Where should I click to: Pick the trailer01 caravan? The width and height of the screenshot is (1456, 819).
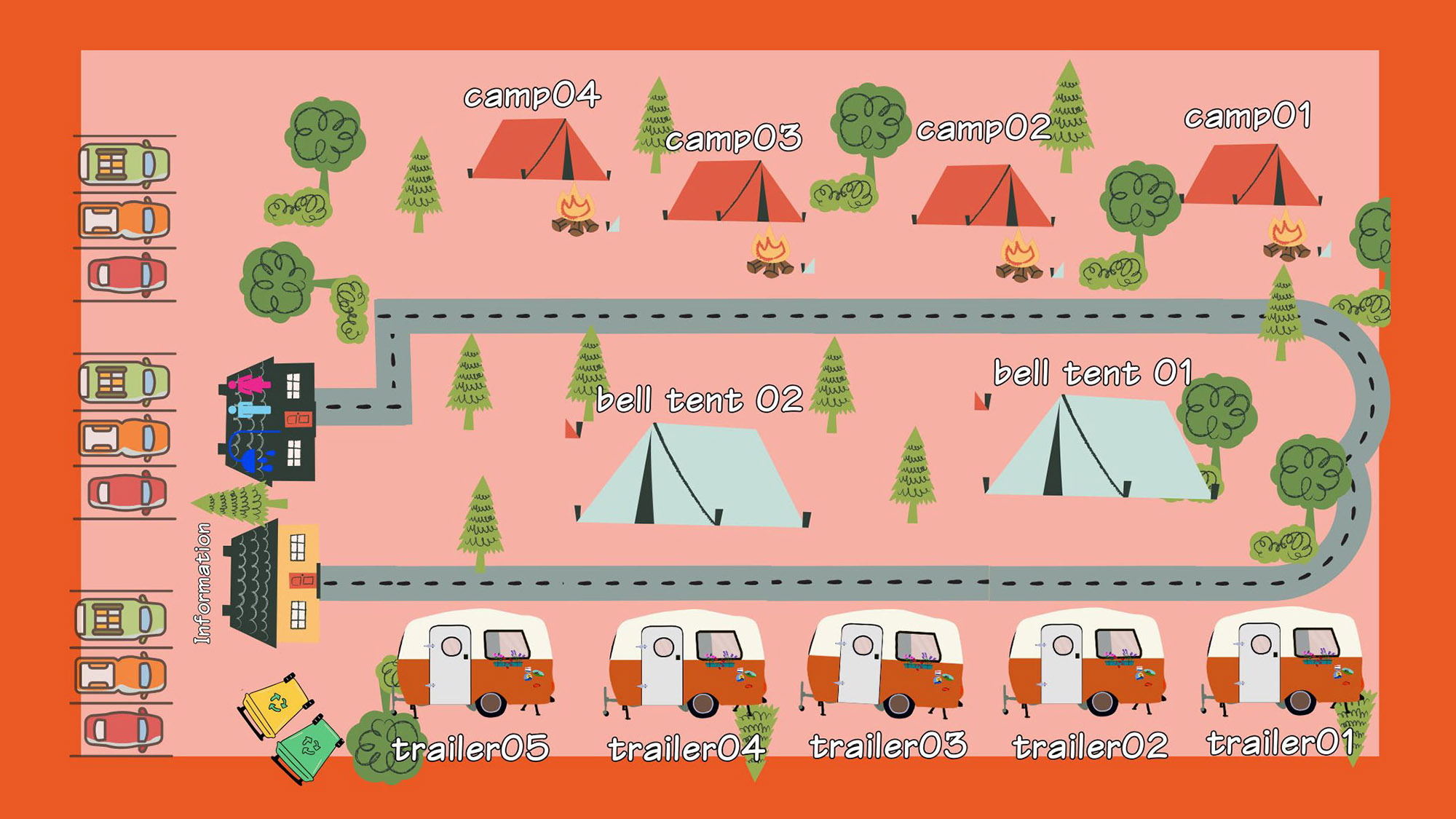pyautogui.click(x=1283, y=661)
